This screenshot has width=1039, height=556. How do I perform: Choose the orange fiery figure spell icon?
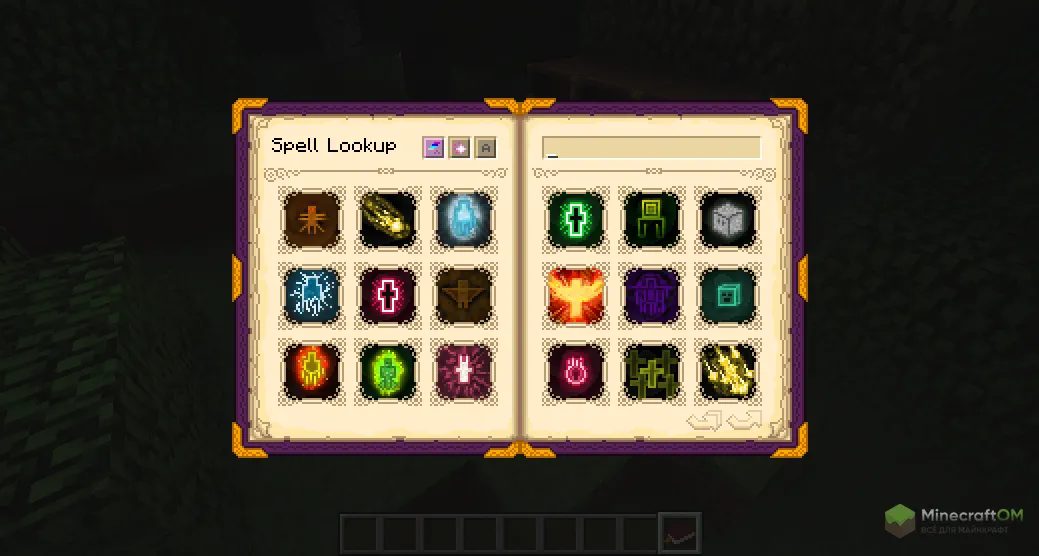click(x=312, y=370)
